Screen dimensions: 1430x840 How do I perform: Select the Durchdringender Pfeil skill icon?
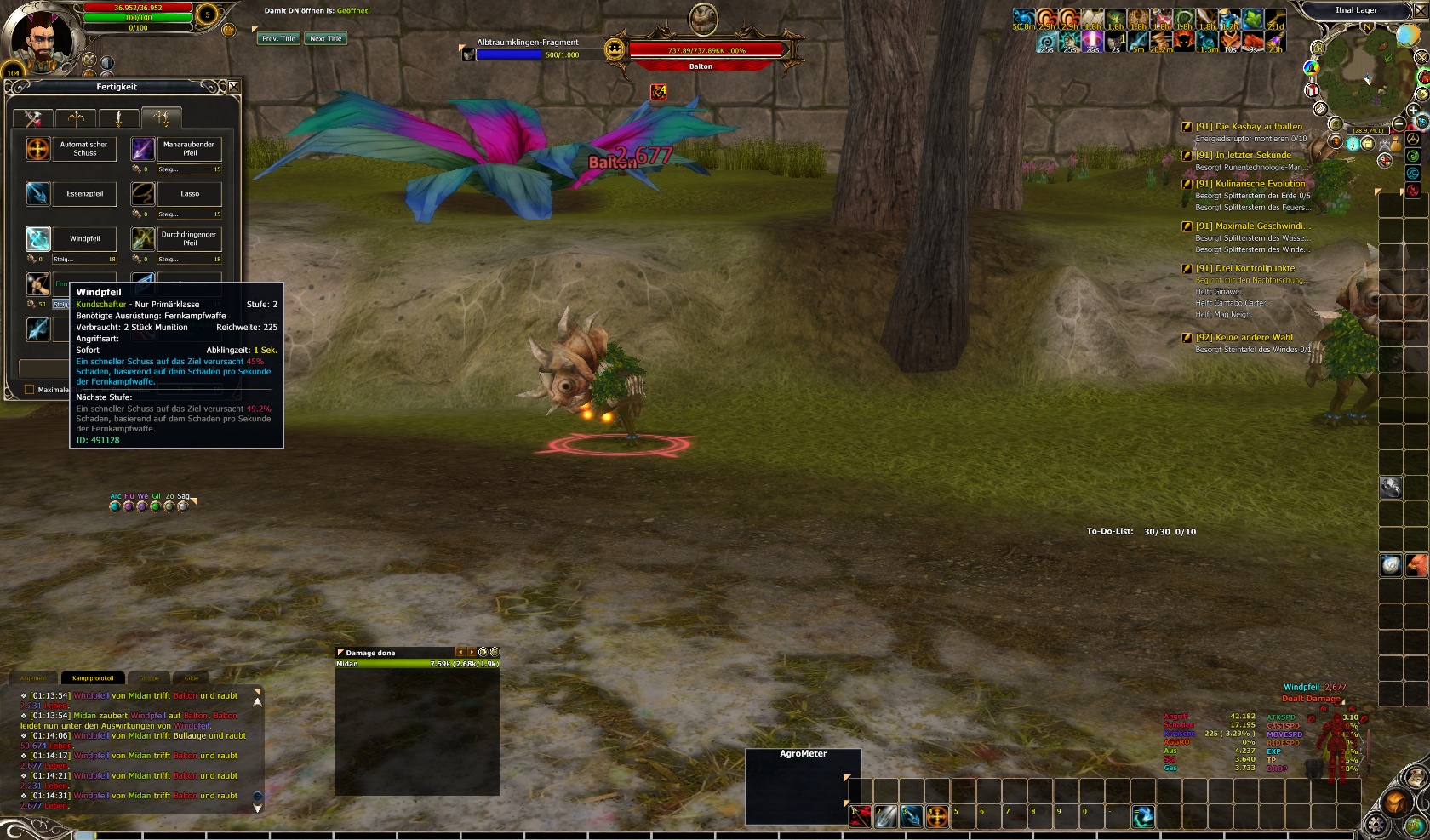point(142,239)
